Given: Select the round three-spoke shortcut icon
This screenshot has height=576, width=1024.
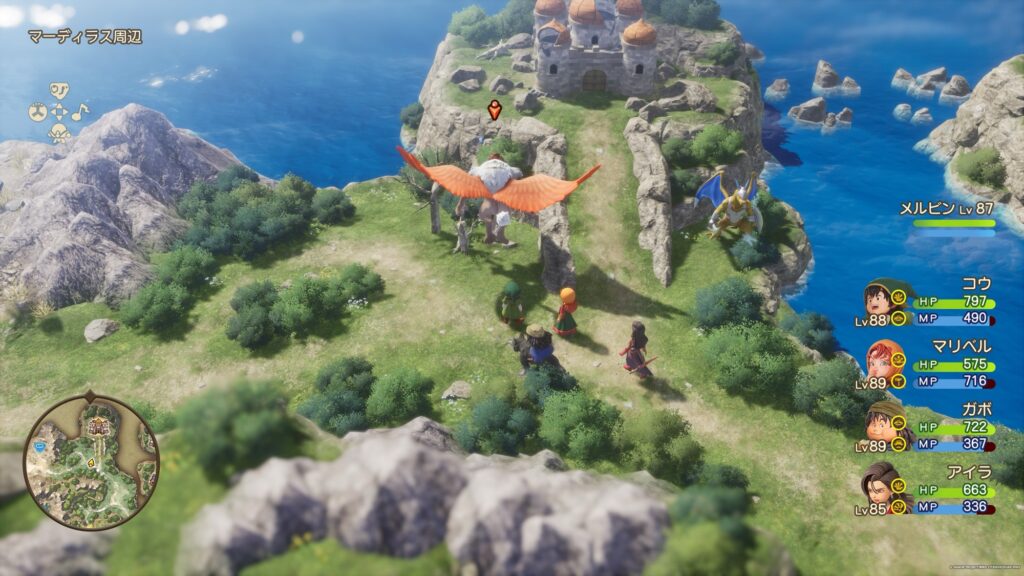Looking at the screenshot, I should [x=36, y=111].
